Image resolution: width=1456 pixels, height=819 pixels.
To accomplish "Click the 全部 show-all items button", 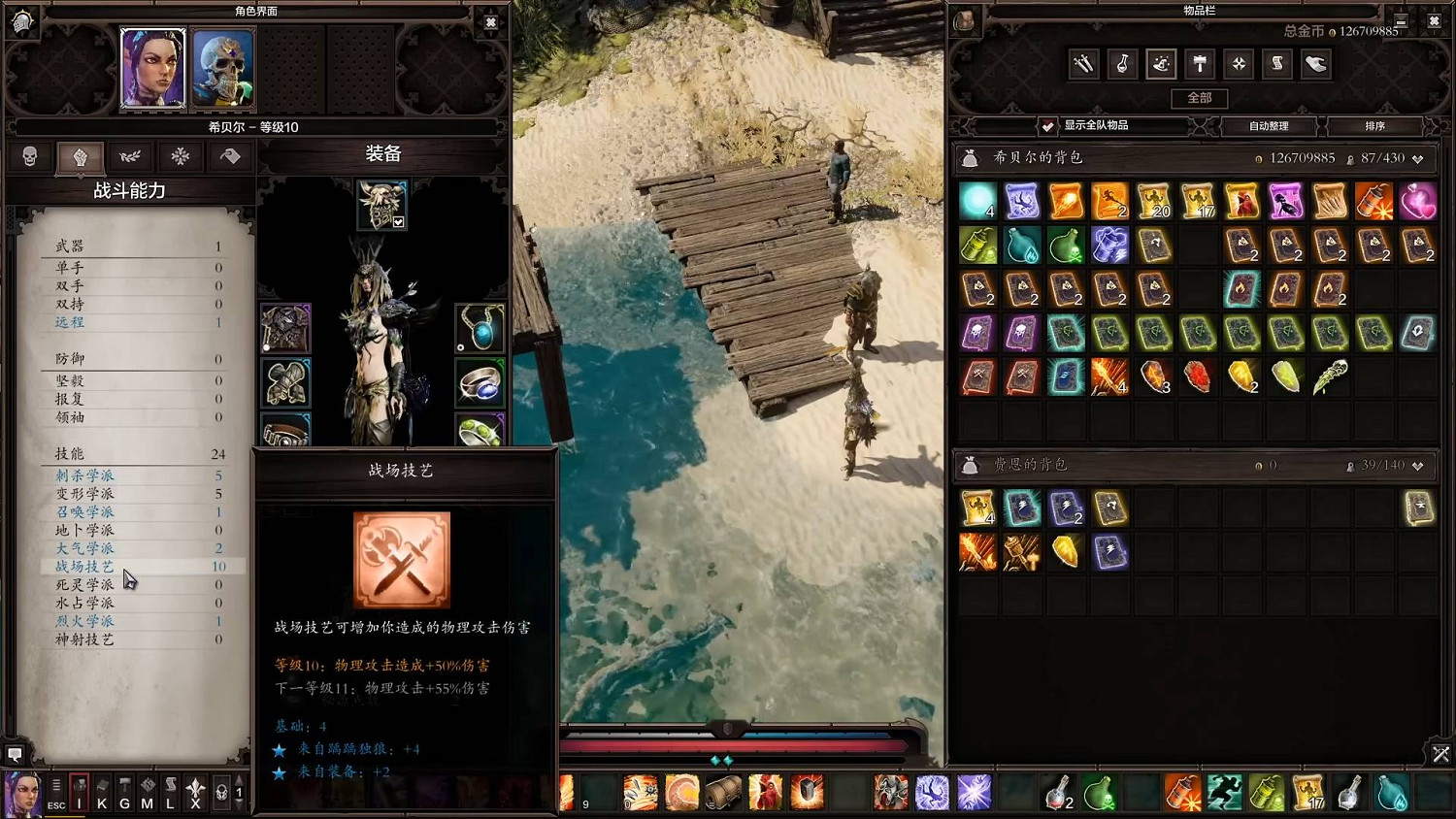I will (1199, 98).
